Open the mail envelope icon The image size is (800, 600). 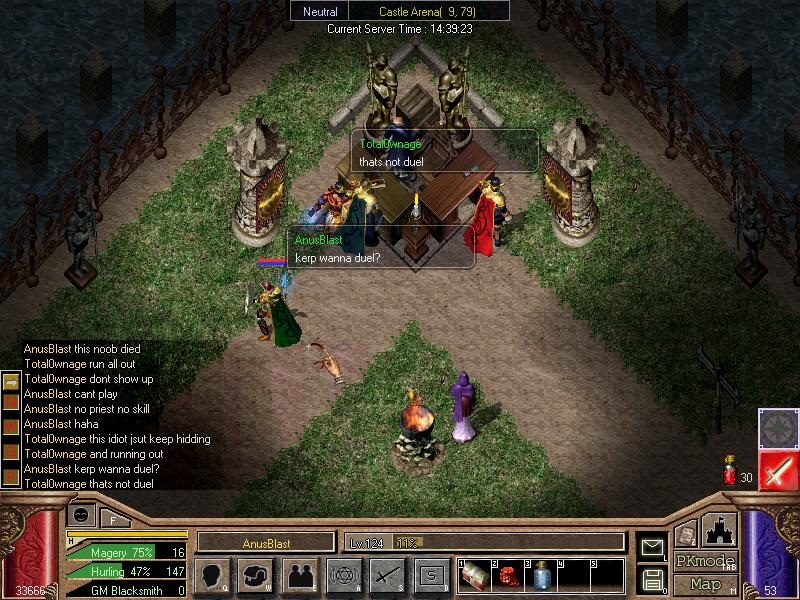pyautogui.click(x=652, y=546)
